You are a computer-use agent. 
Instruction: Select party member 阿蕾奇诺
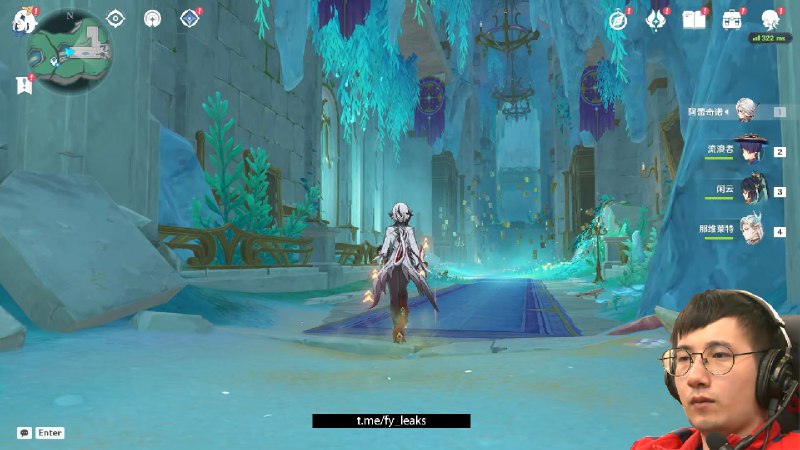[x=745, y=111]
